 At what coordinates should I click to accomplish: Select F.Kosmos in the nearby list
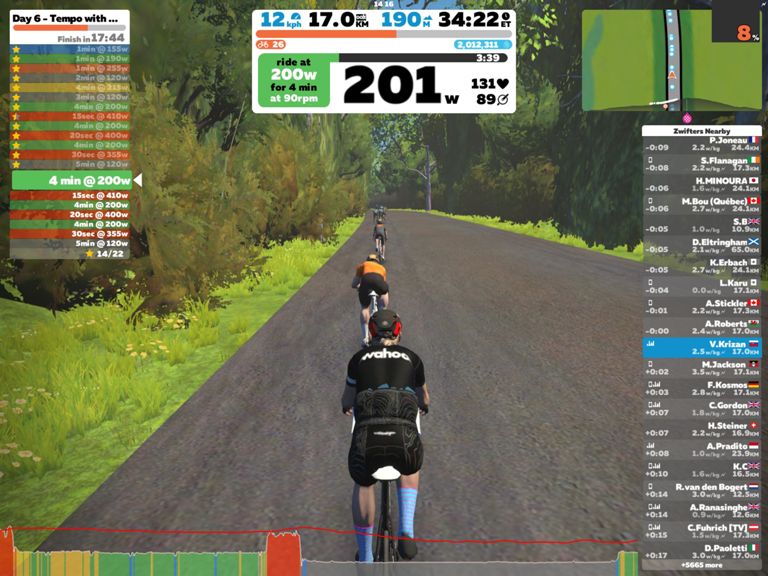pyautogui.click(x=702, y=389)
